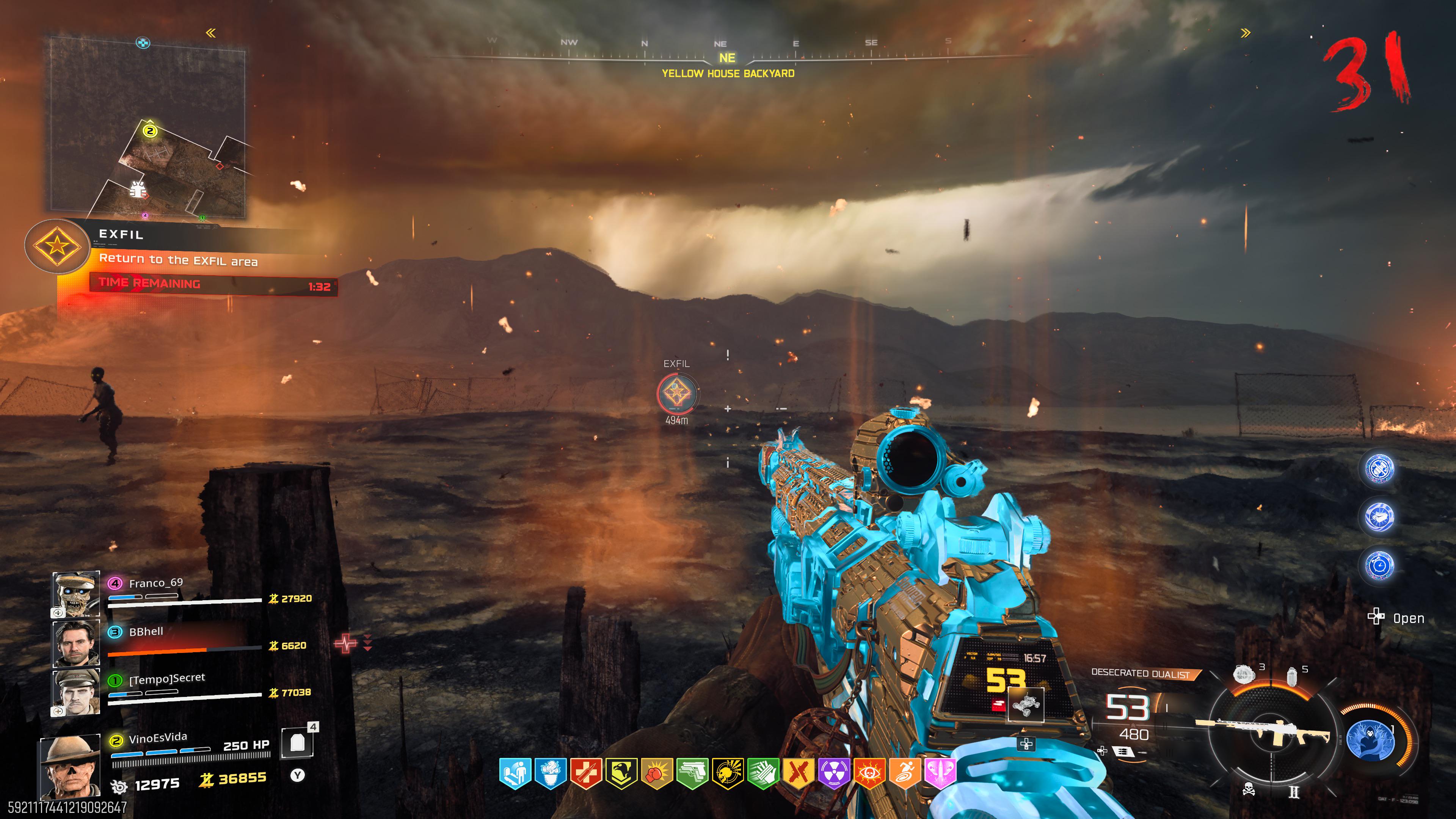
Task: Select the purple radiation symbol perk
Action: 834,773
